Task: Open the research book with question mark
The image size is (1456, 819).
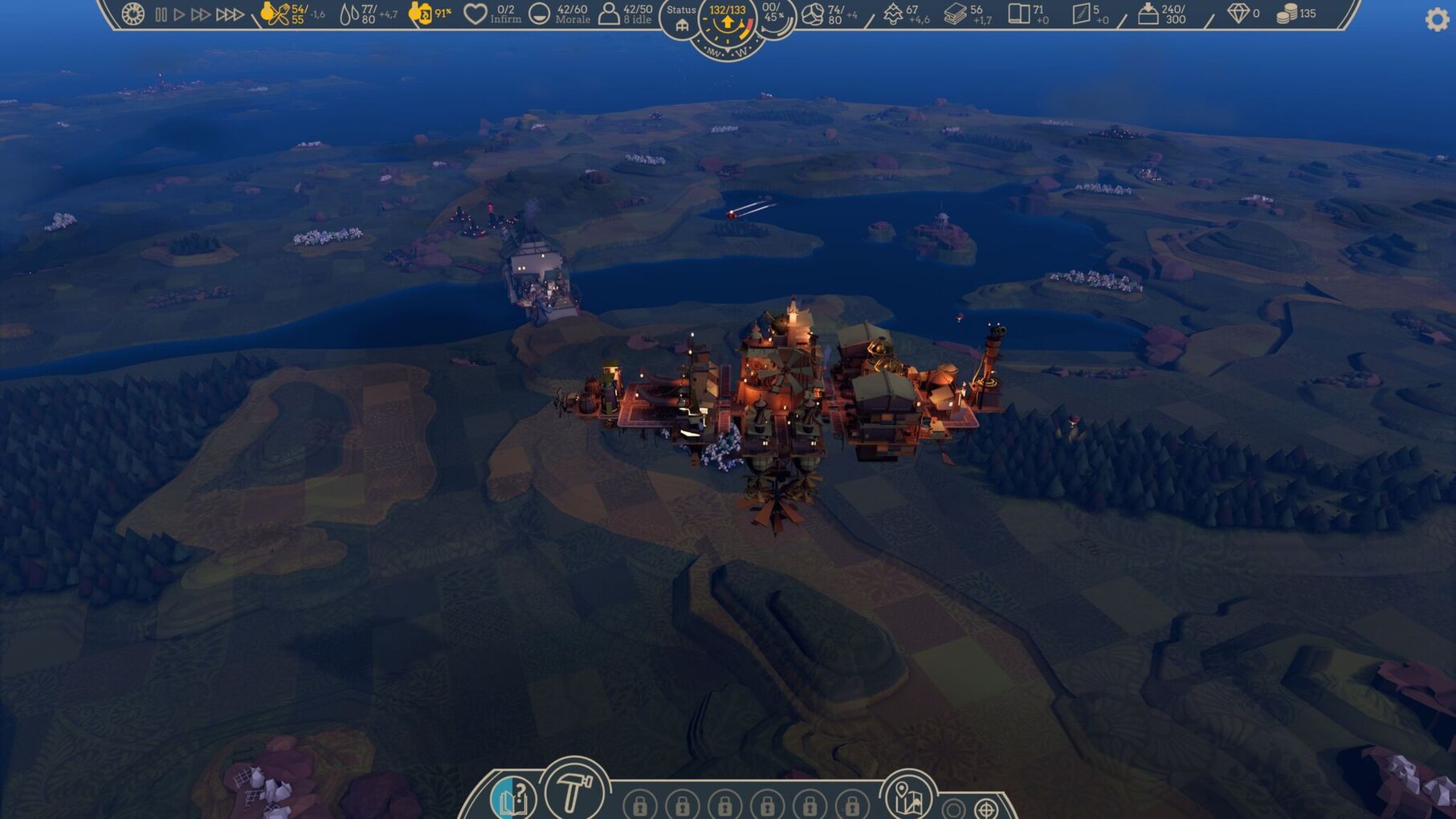Action: tap(512, 798)
